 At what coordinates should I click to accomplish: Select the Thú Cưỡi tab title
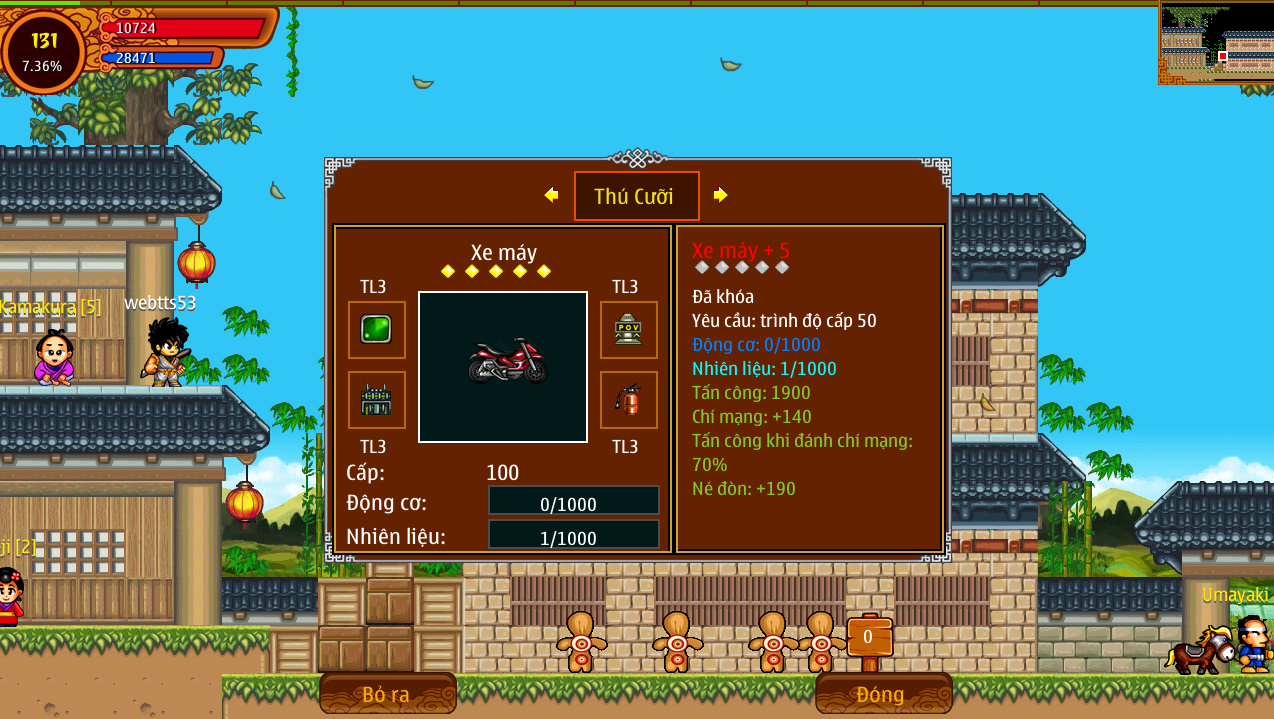tap(636, 196)
